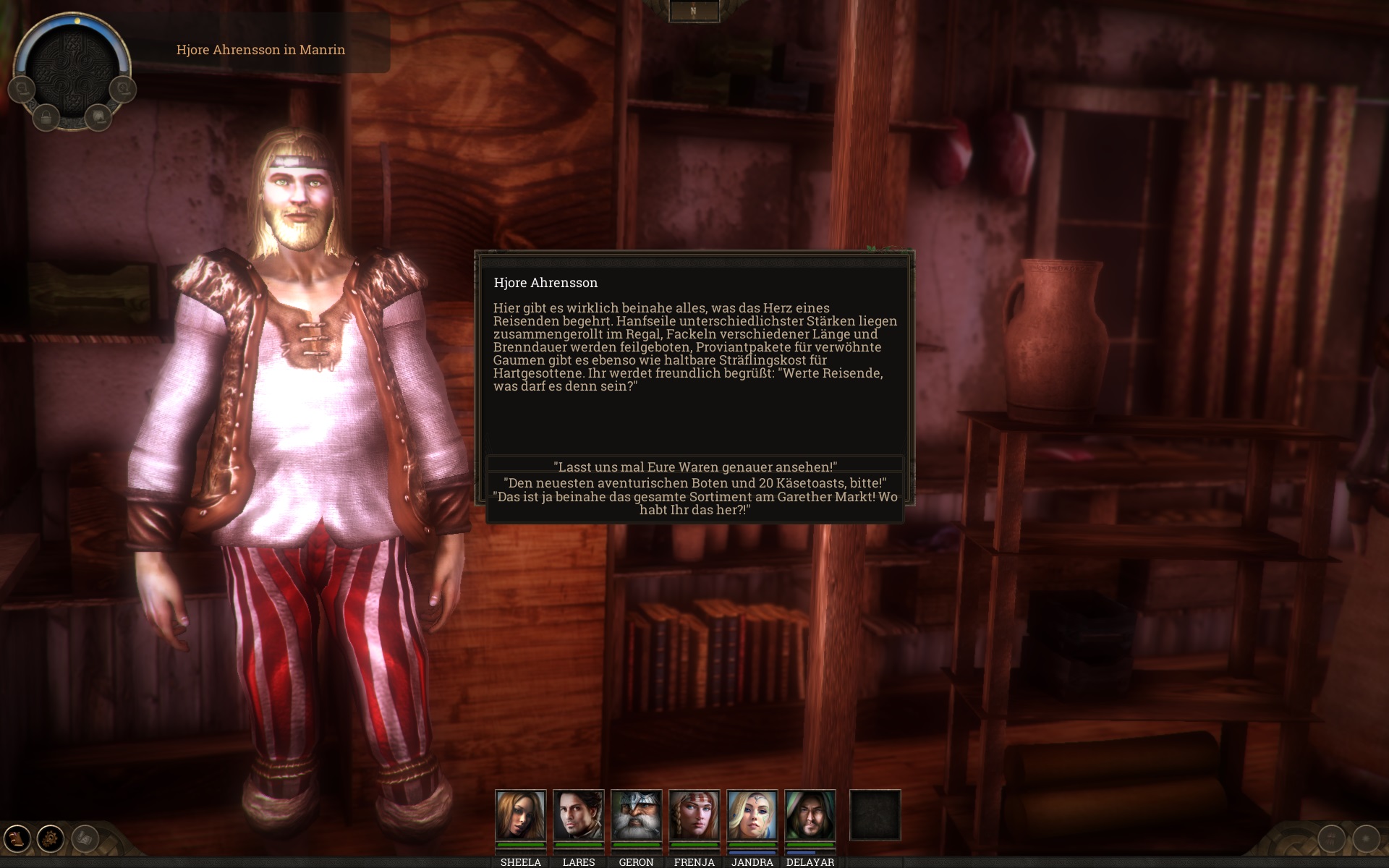Choose Jandra's portrait

752,815
